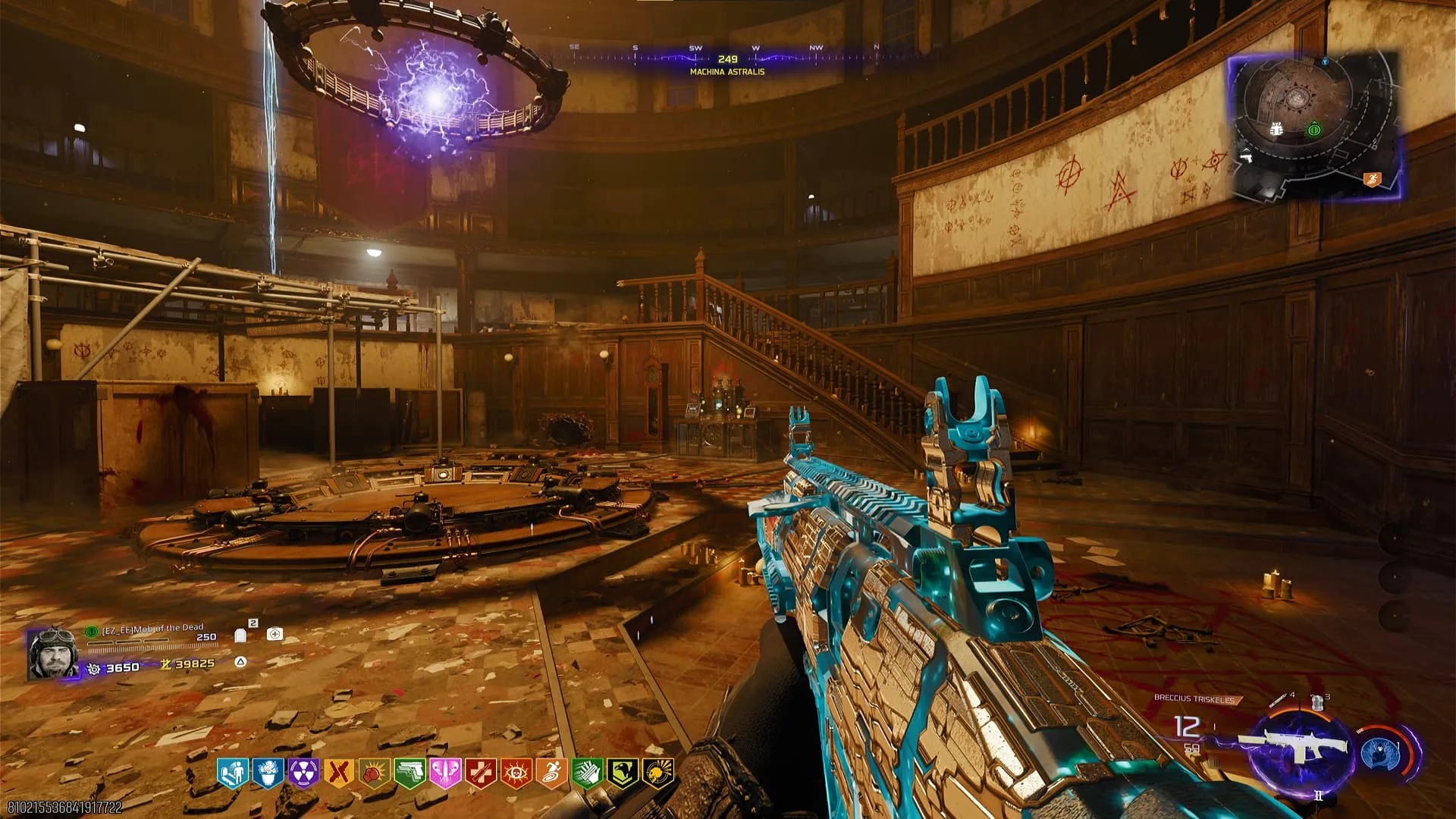The width and height of the screenshot is (1456, 819).
Task: Select the black-and-yellow eagle perk
Action: 622,773
